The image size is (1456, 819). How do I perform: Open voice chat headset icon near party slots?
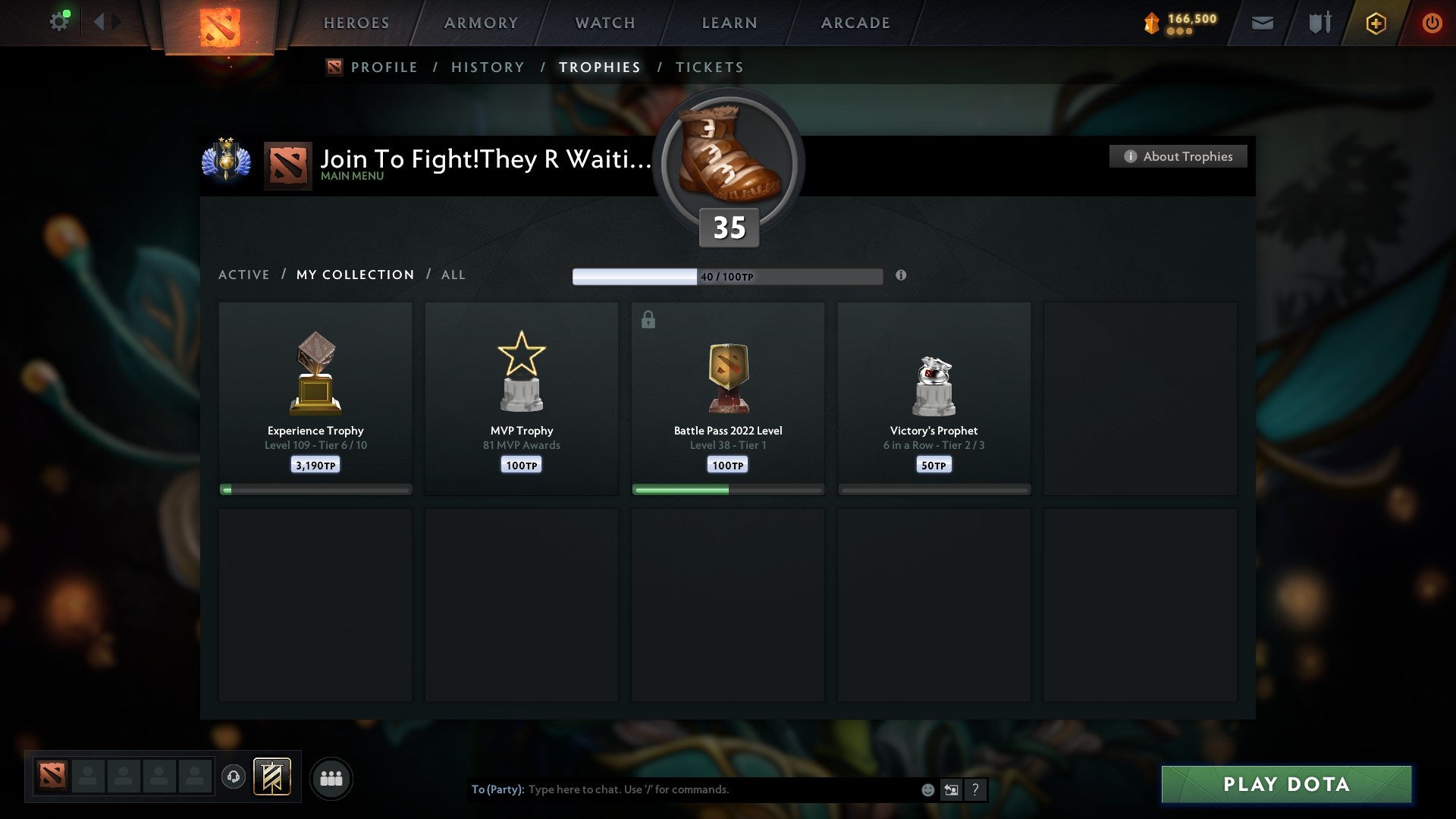tap(234, 778)
